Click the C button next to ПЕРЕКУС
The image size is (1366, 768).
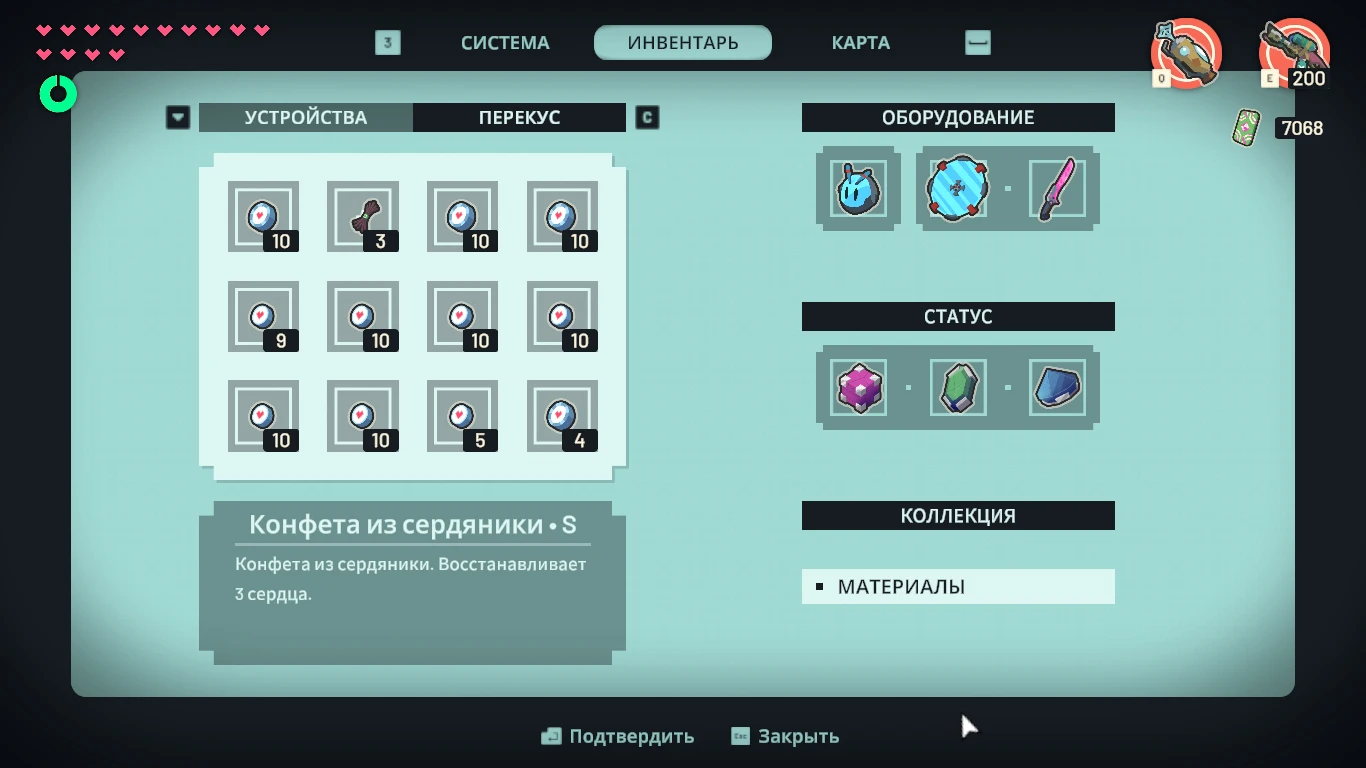646,117
